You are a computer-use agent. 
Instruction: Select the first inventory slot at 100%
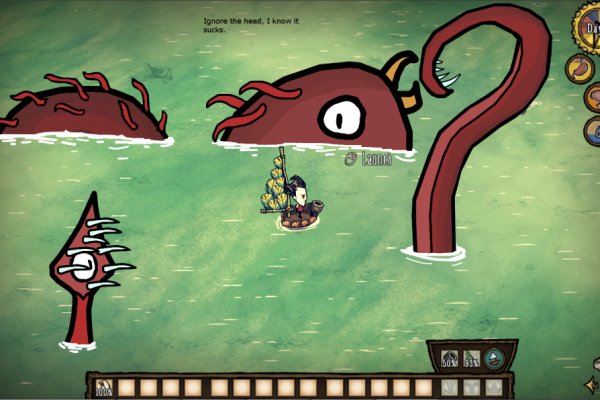click(x=102, y=387)
